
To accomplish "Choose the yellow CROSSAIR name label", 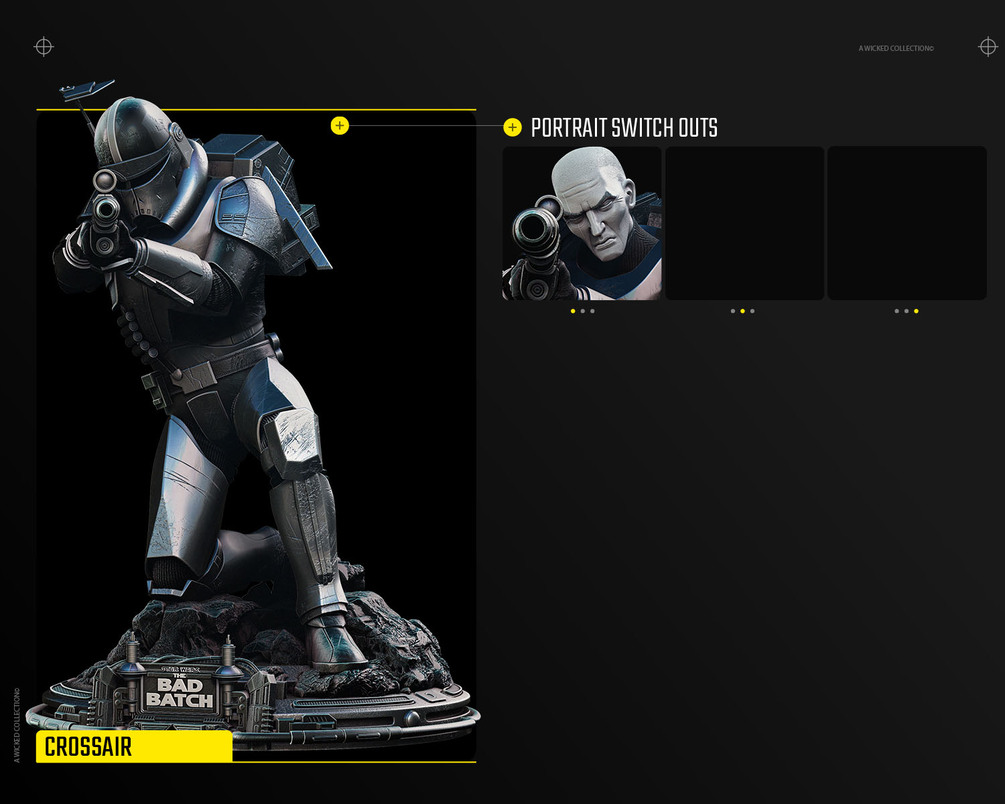I will click(134, 747).
